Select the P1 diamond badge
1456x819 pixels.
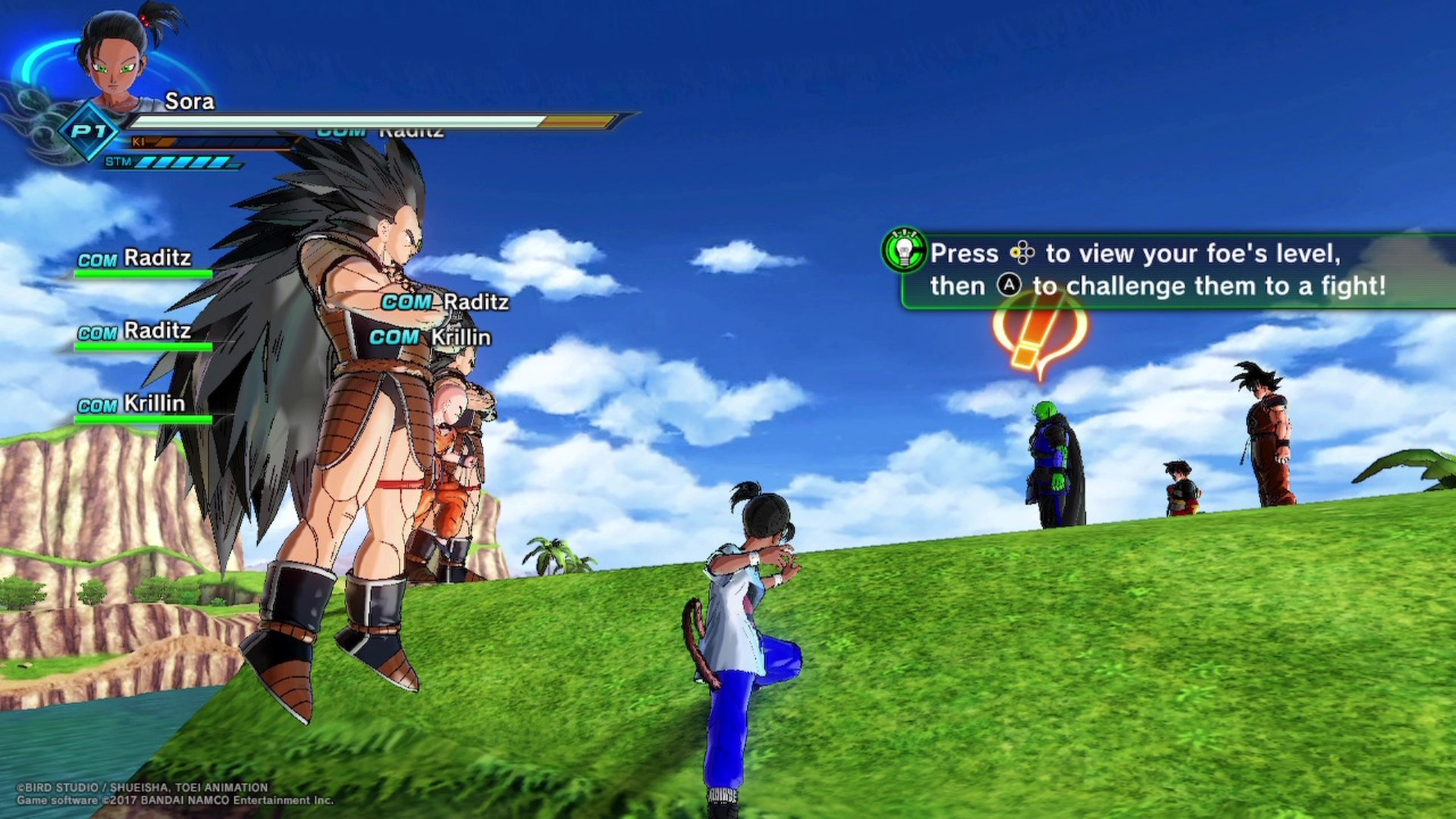(x=89, y=132)
